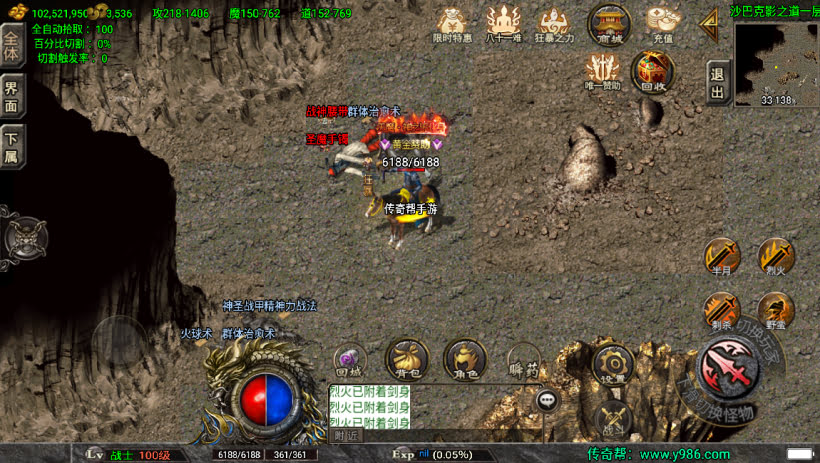
Task: Collapse the top icon bar arrow
Action: (710, 21)
